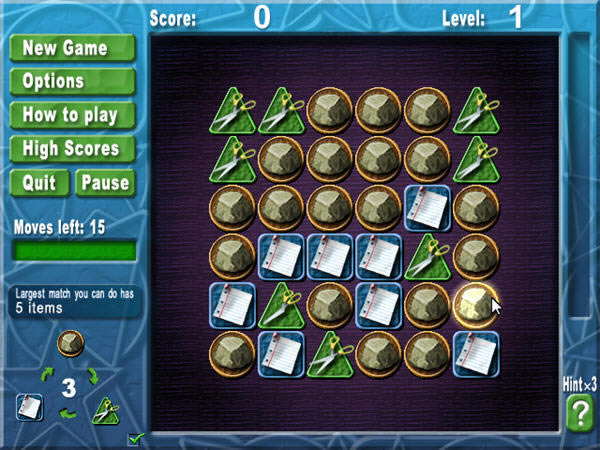Quit the game
600x450 pixels.
coord(39,182)
